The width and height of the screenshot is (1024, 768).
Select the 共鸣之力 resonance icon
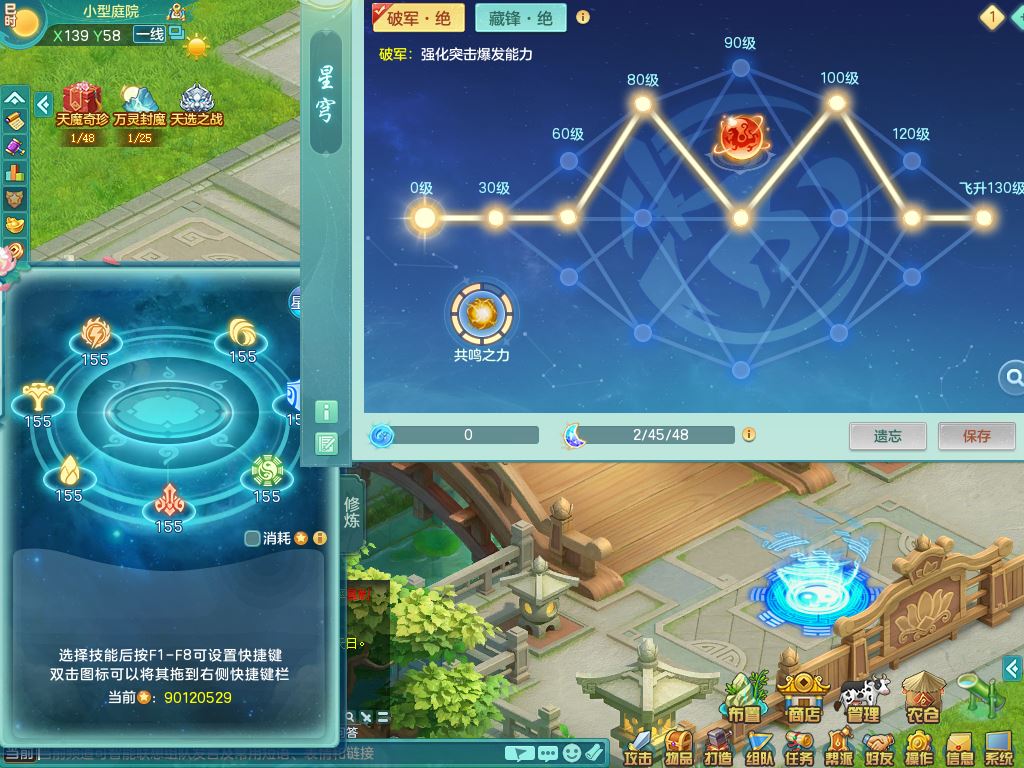coord(481,314)
